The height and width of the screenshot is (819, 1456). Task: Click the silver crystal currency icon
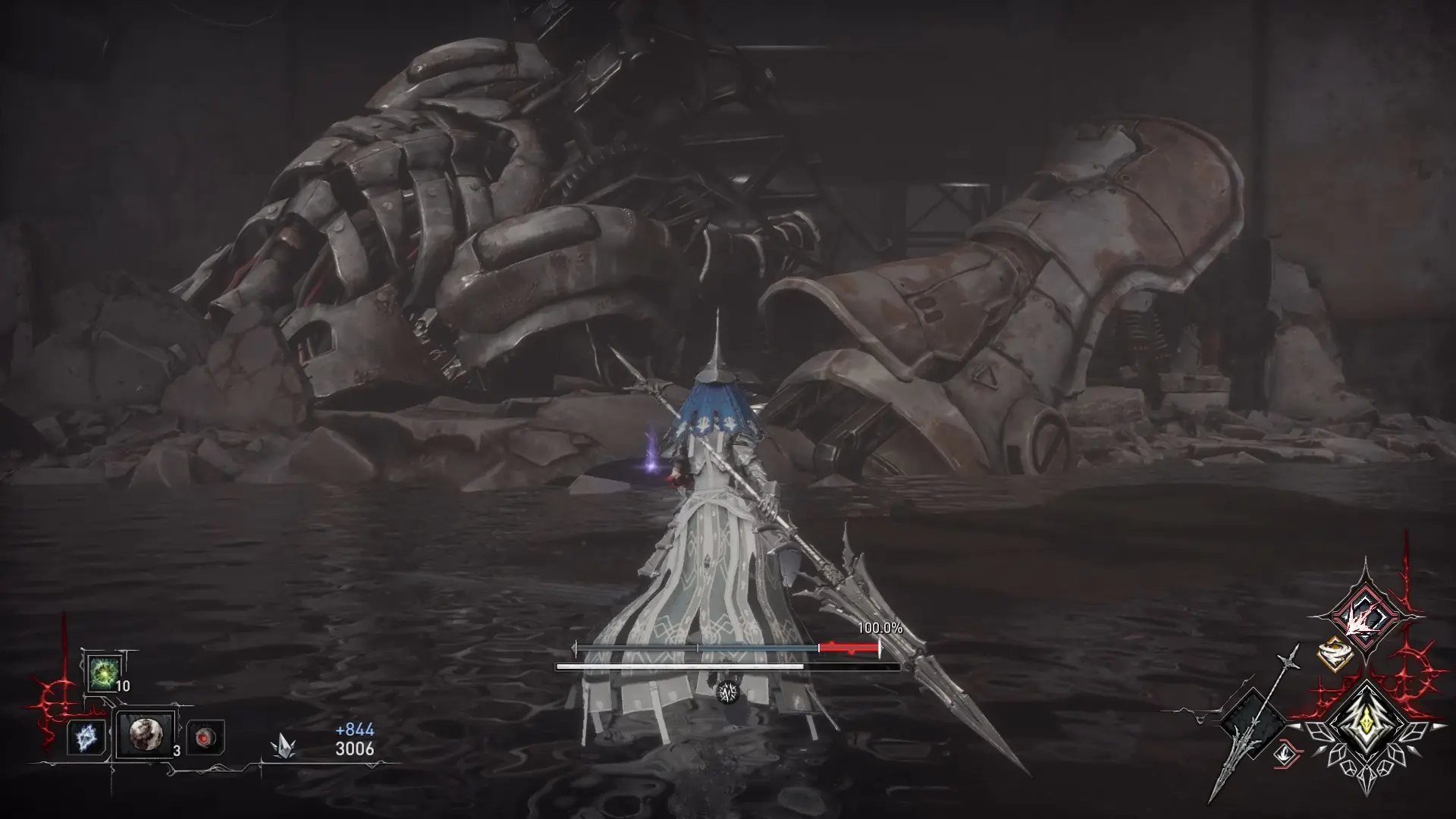pyautogui.click(x=282, y=747)
